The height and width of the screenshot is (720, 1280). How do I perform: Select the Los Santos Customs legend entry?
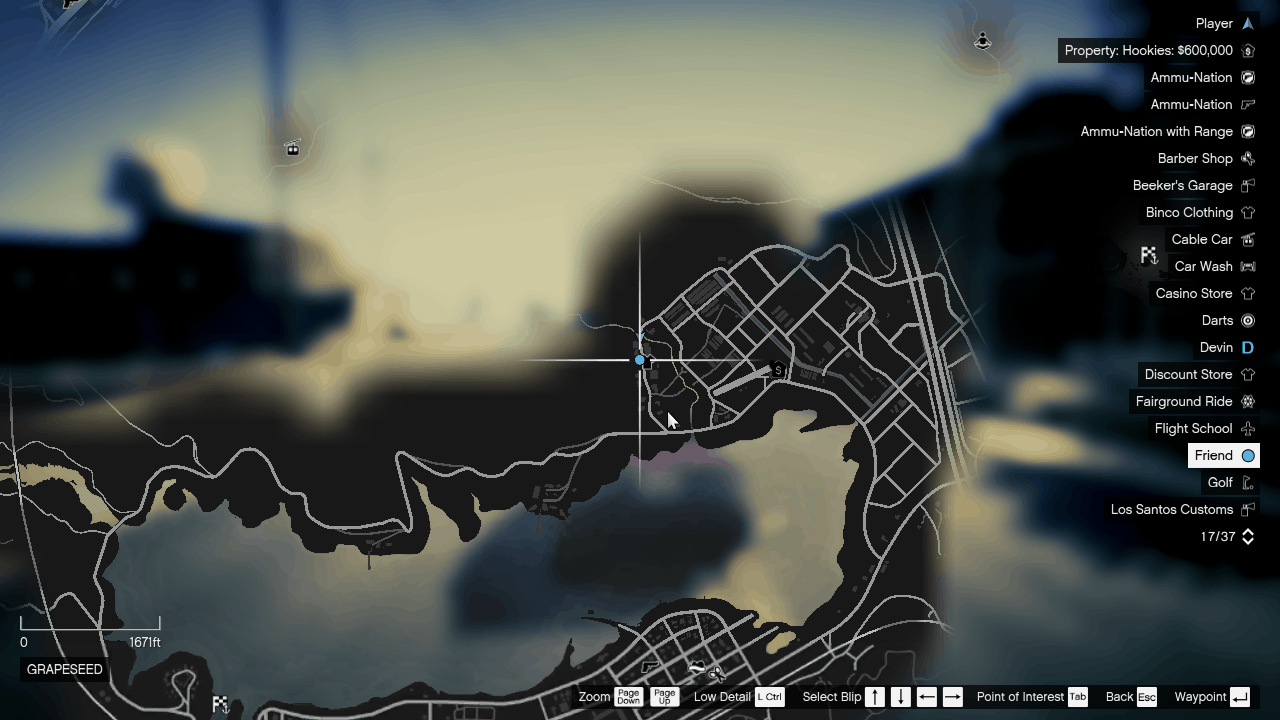click(1172, 509)
